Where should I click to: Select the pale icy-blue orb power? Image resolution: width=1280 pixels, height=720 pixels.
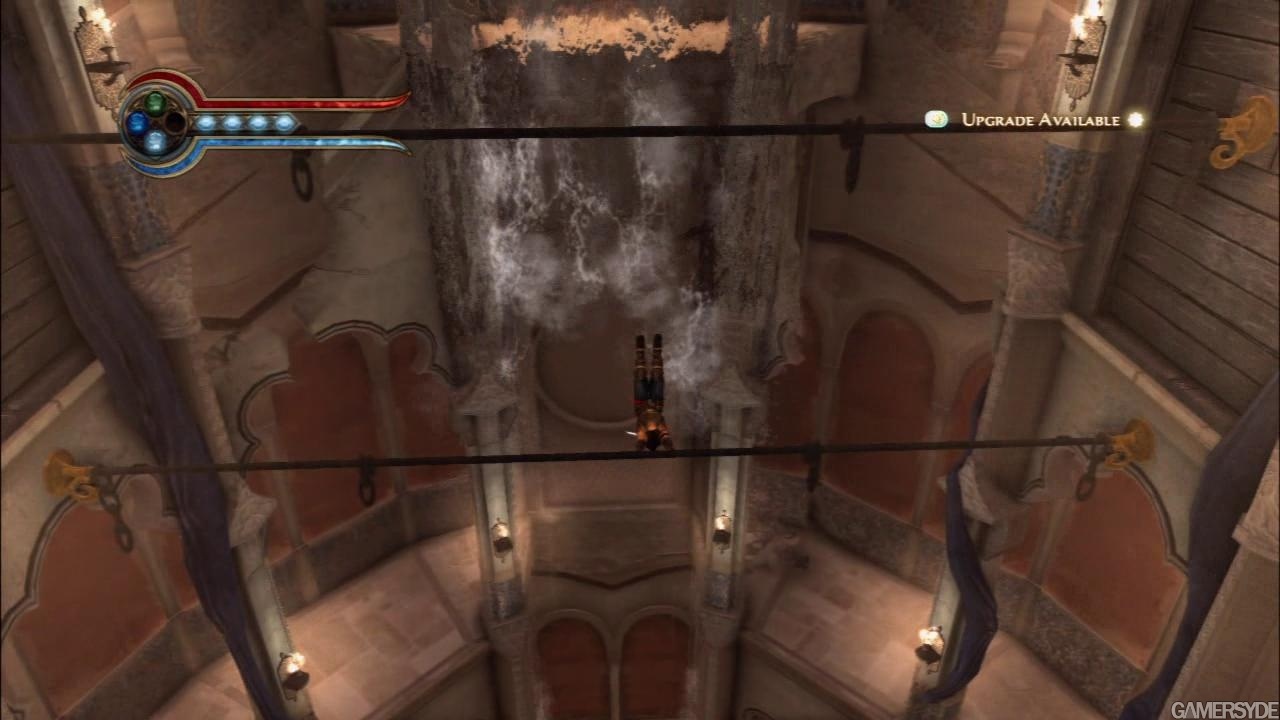[155, 141]
